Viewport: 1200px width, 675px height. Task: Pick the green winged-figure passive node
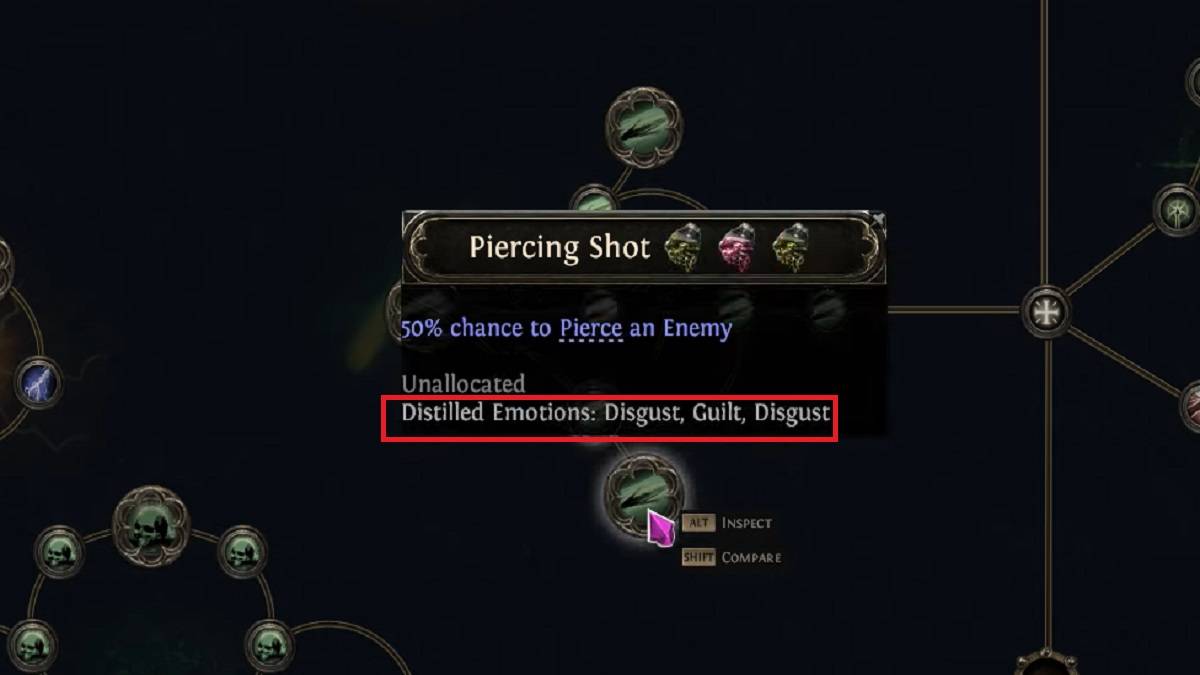[x=1177, y=209]
